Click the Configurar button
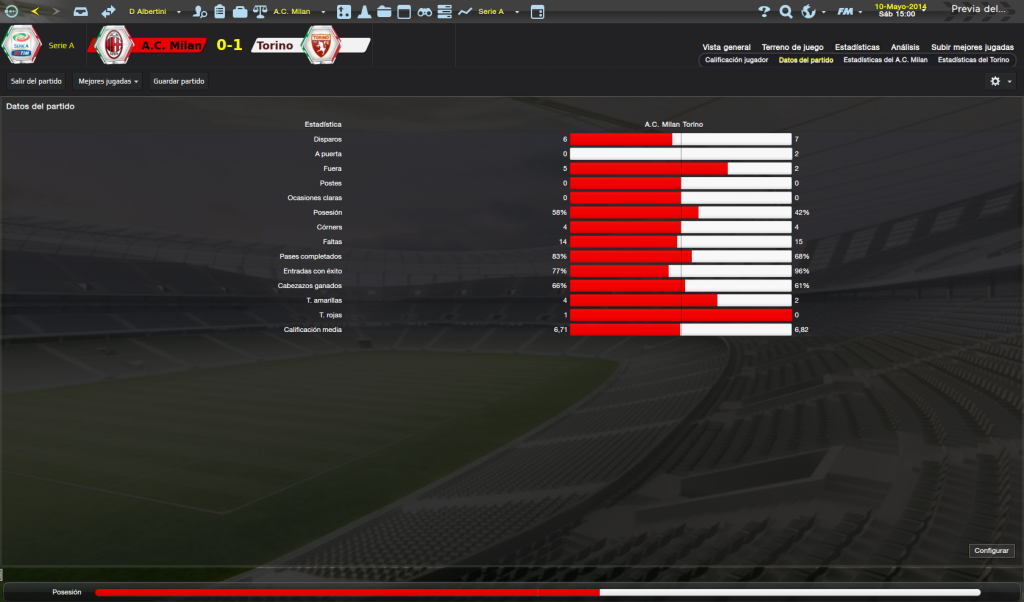 pos(992,551)
